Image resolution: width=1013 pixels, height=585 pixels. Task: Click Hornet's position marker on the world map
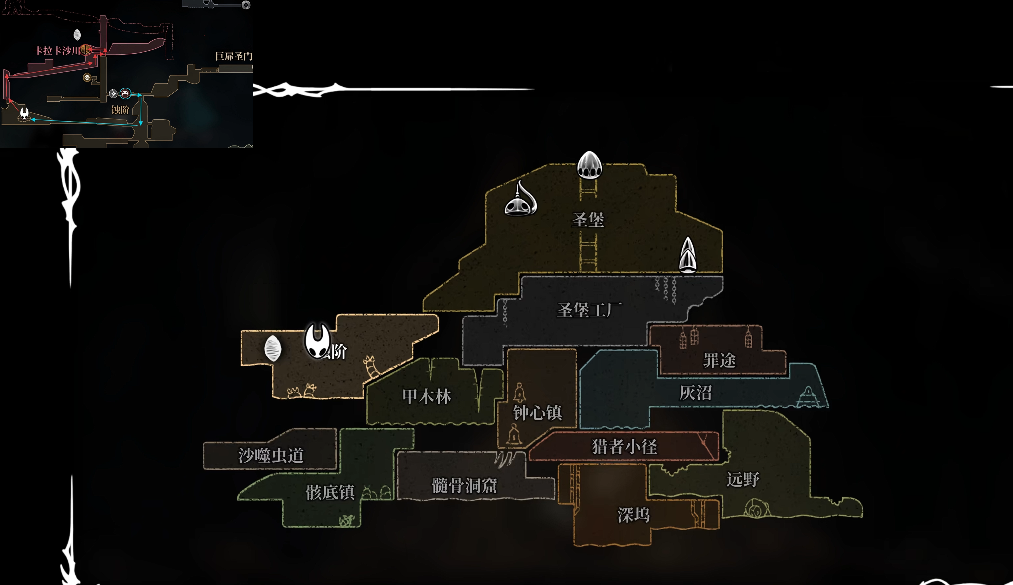click(317, 341)
